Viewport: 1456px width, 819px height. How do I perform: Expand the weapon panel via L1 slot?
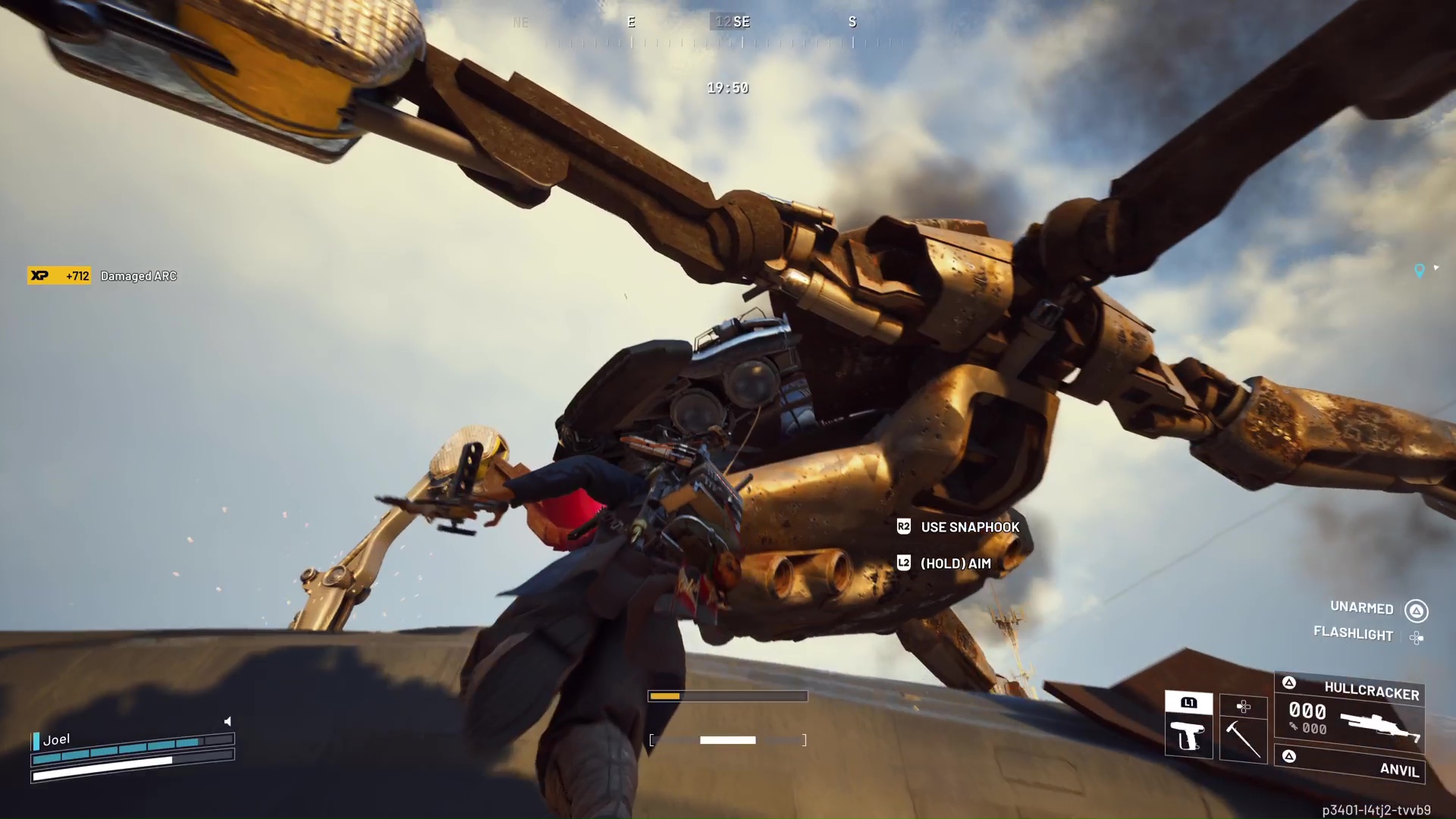click(x=1188, y=704)
